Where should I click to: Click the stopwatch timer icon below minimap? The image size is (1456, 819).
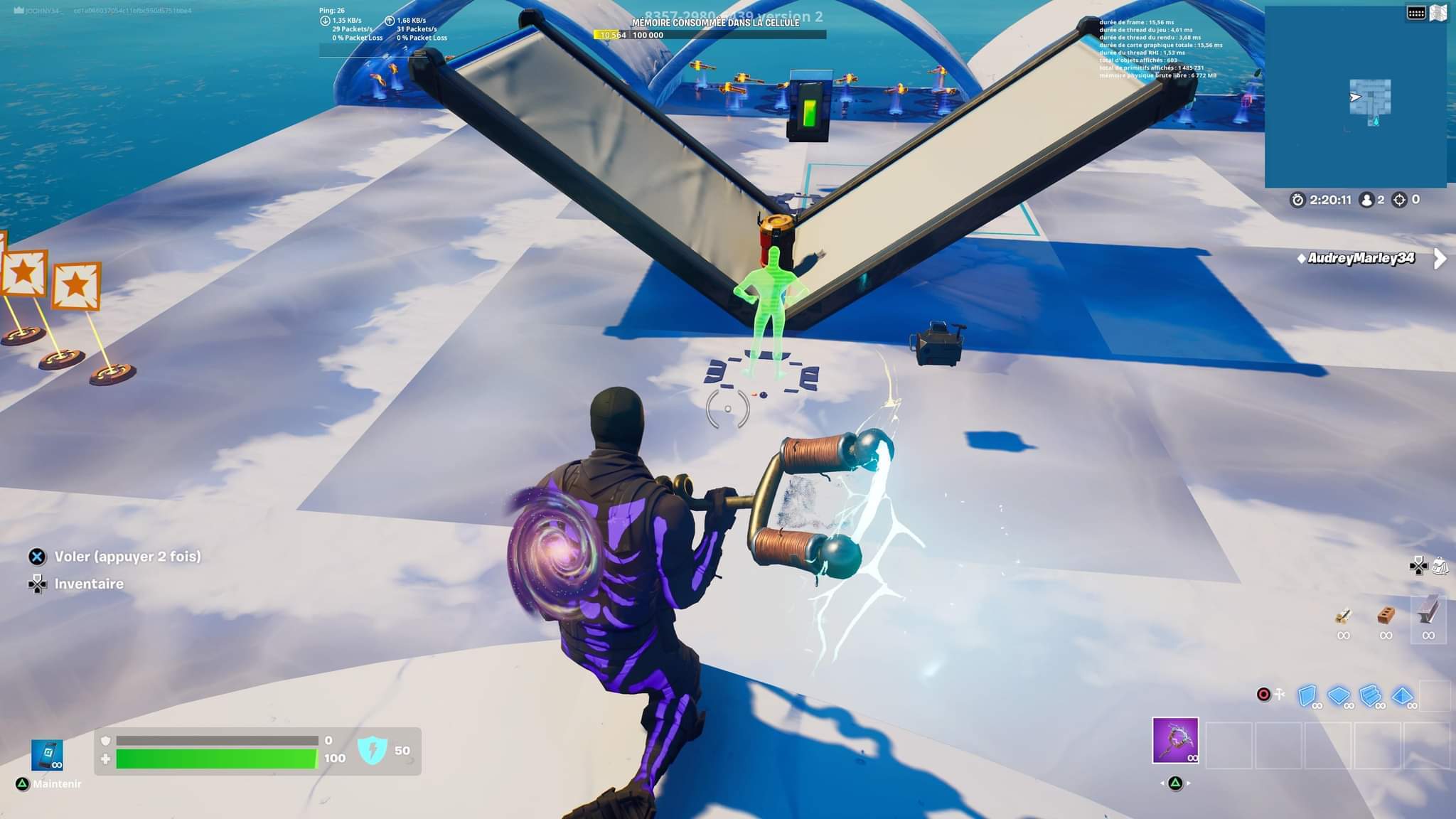coord(1297,200)
